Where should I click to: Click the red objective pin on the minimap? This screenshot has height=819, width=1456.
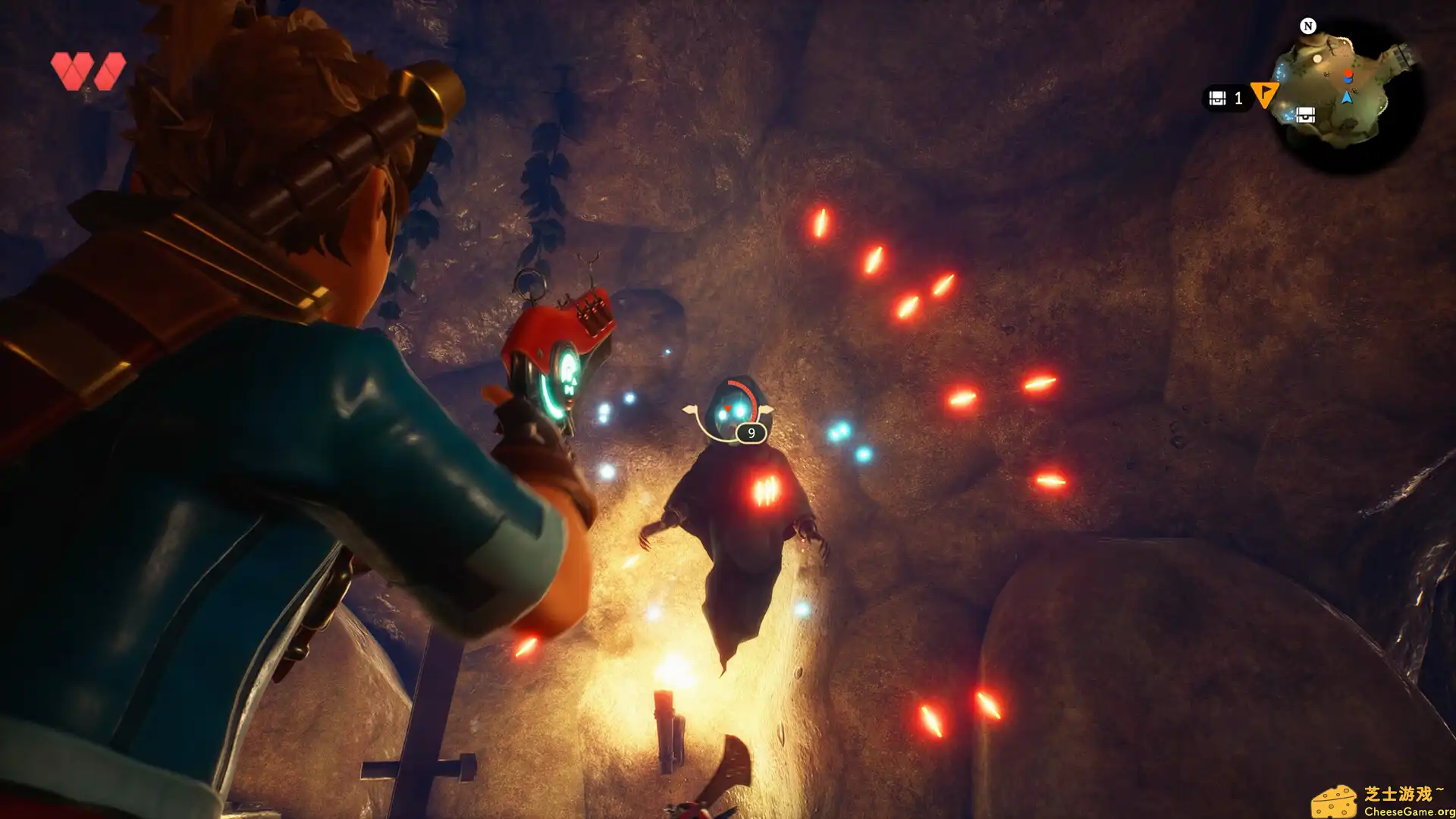pos(1348,74)
